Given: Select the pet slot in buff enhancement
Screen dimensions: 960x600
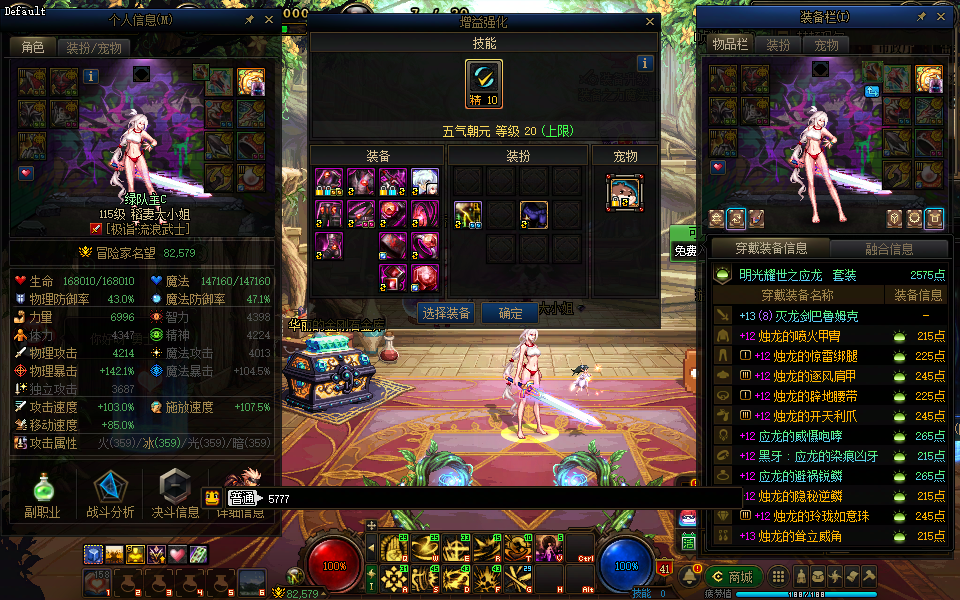Looking at the screenshot, I should point(625,191).
